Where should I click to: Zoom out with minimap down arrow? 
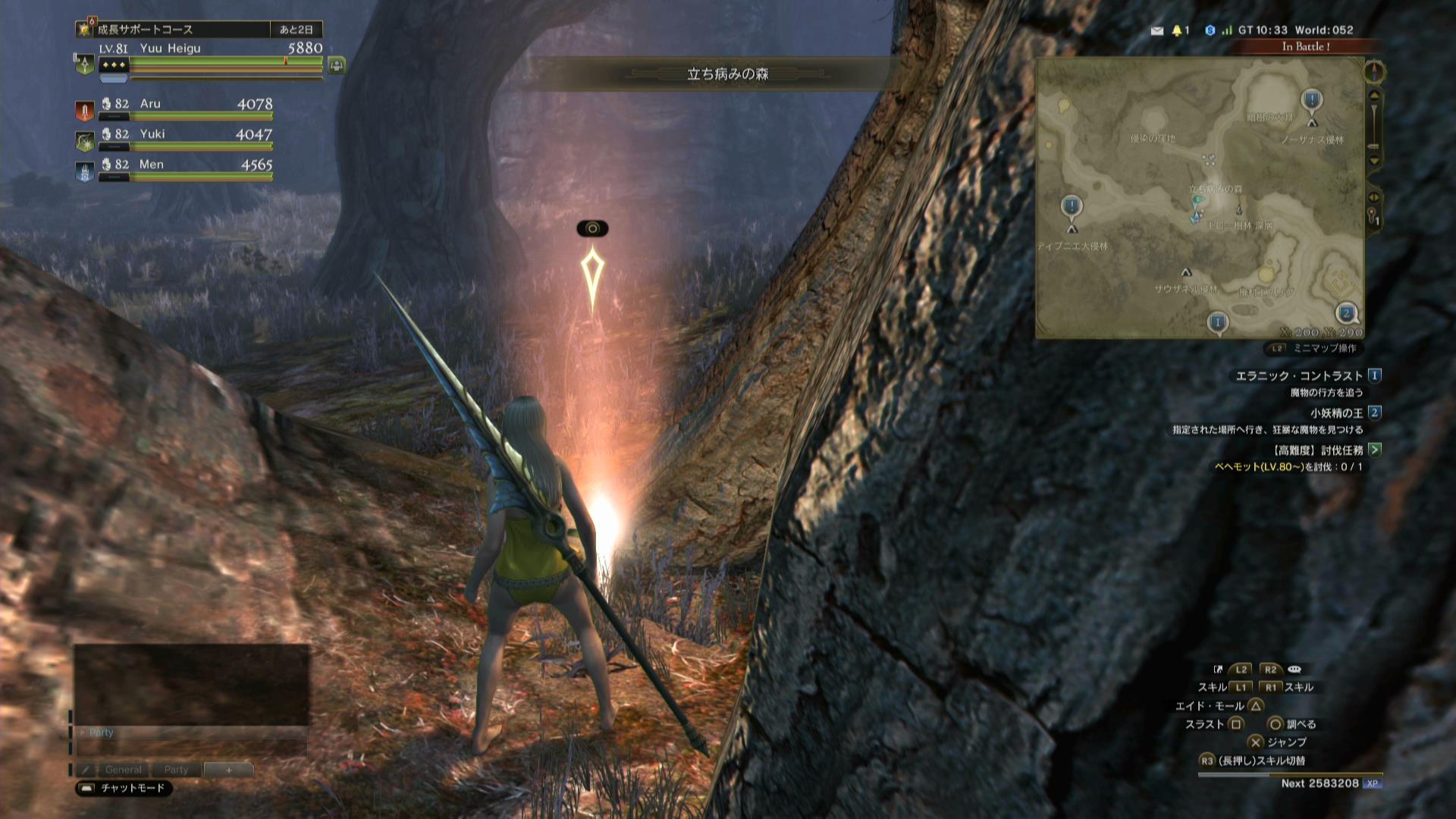pyautogui.click(x=1374, y=161)
